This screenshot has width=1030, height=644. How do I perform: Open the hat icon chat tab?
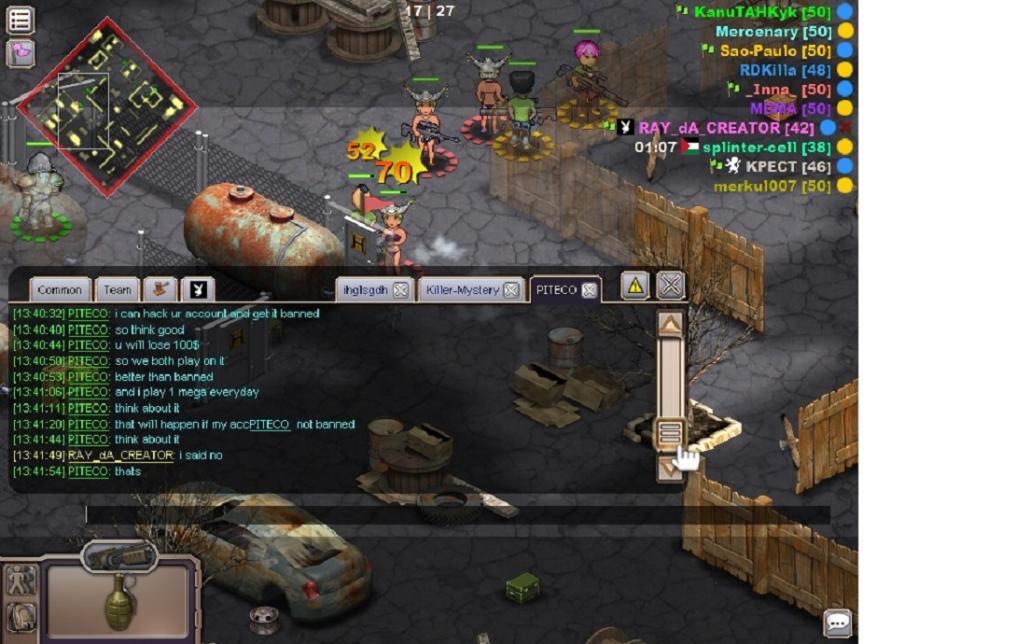coord(159,290)
